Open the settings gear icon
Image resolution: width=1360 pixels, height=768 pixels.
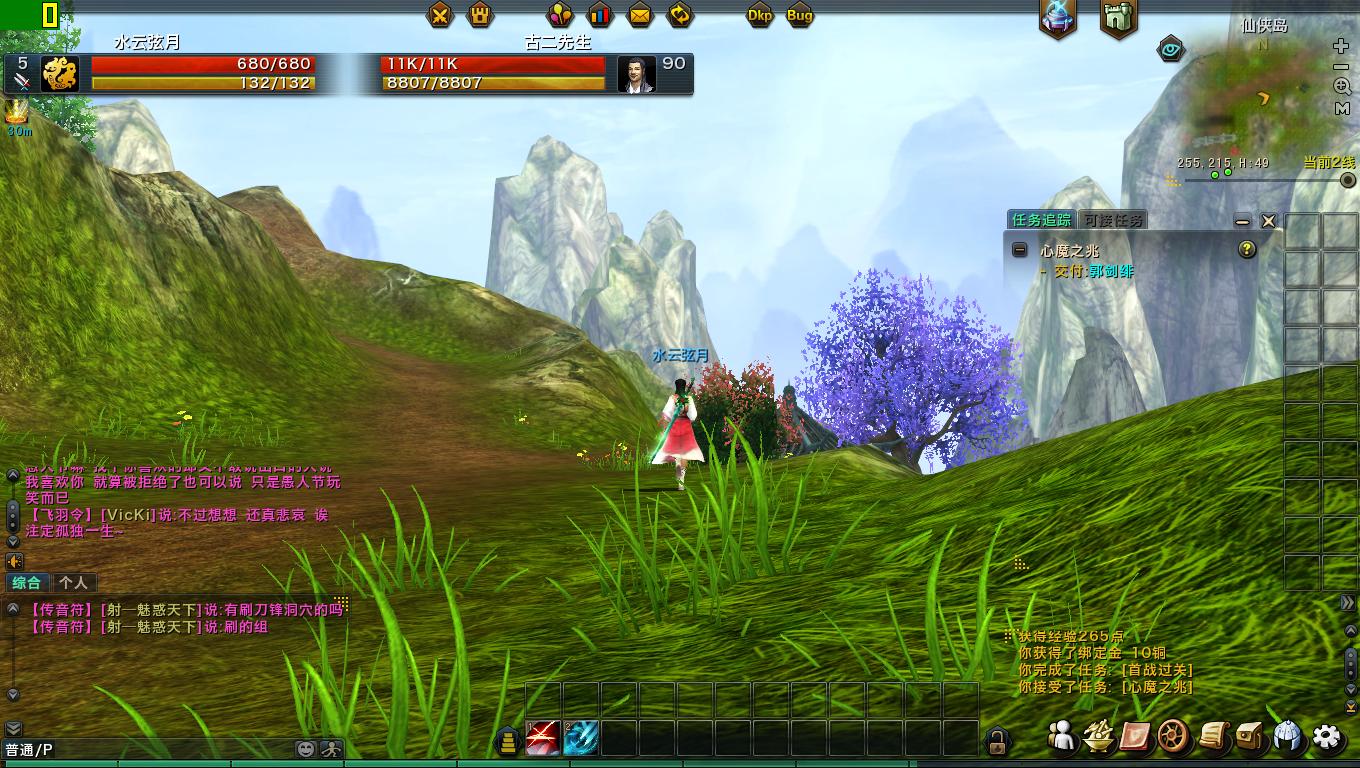[1327, 737]
